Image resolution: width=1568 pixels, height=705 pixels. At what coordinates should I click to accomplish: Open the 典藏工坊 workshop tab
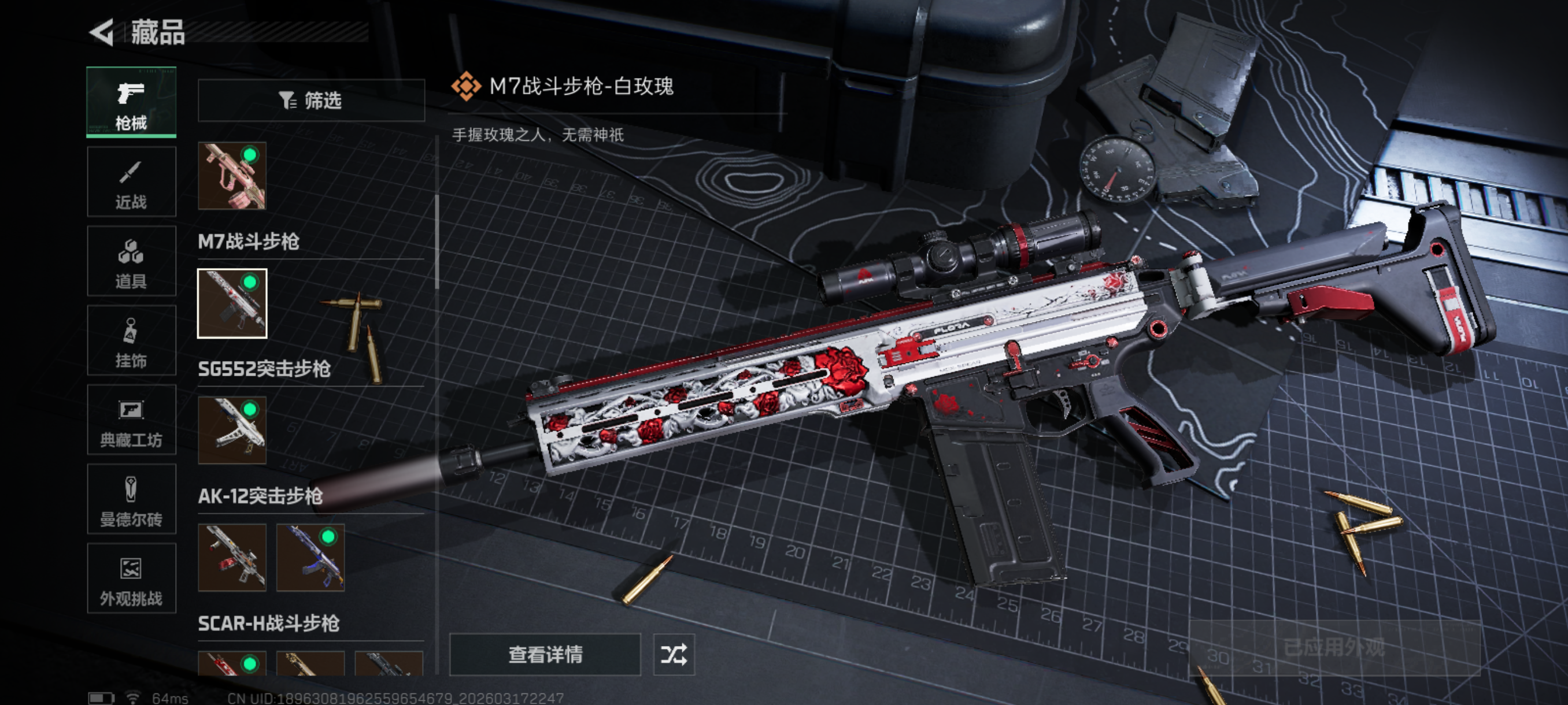click(131, 420)
